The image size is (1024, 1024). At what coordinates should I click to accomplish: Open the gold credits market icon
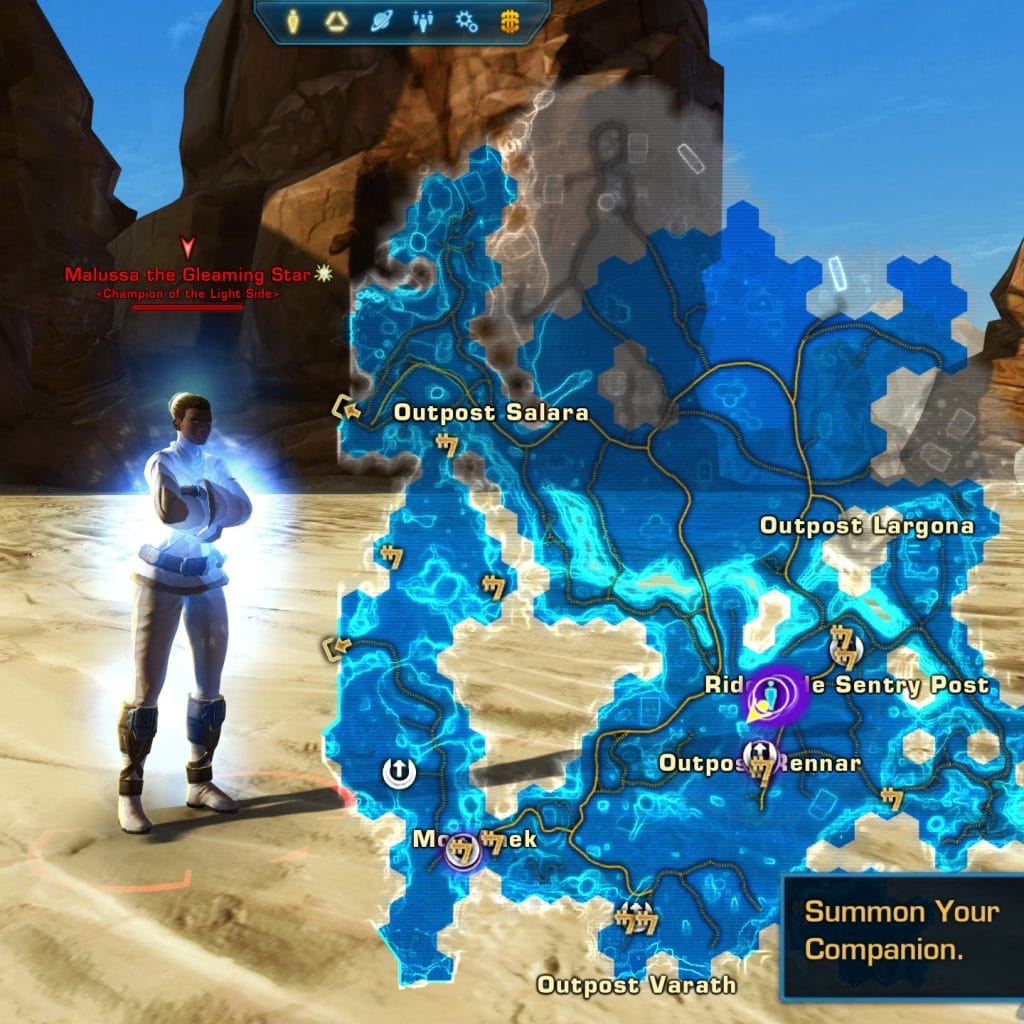click(x=509, y=21)
